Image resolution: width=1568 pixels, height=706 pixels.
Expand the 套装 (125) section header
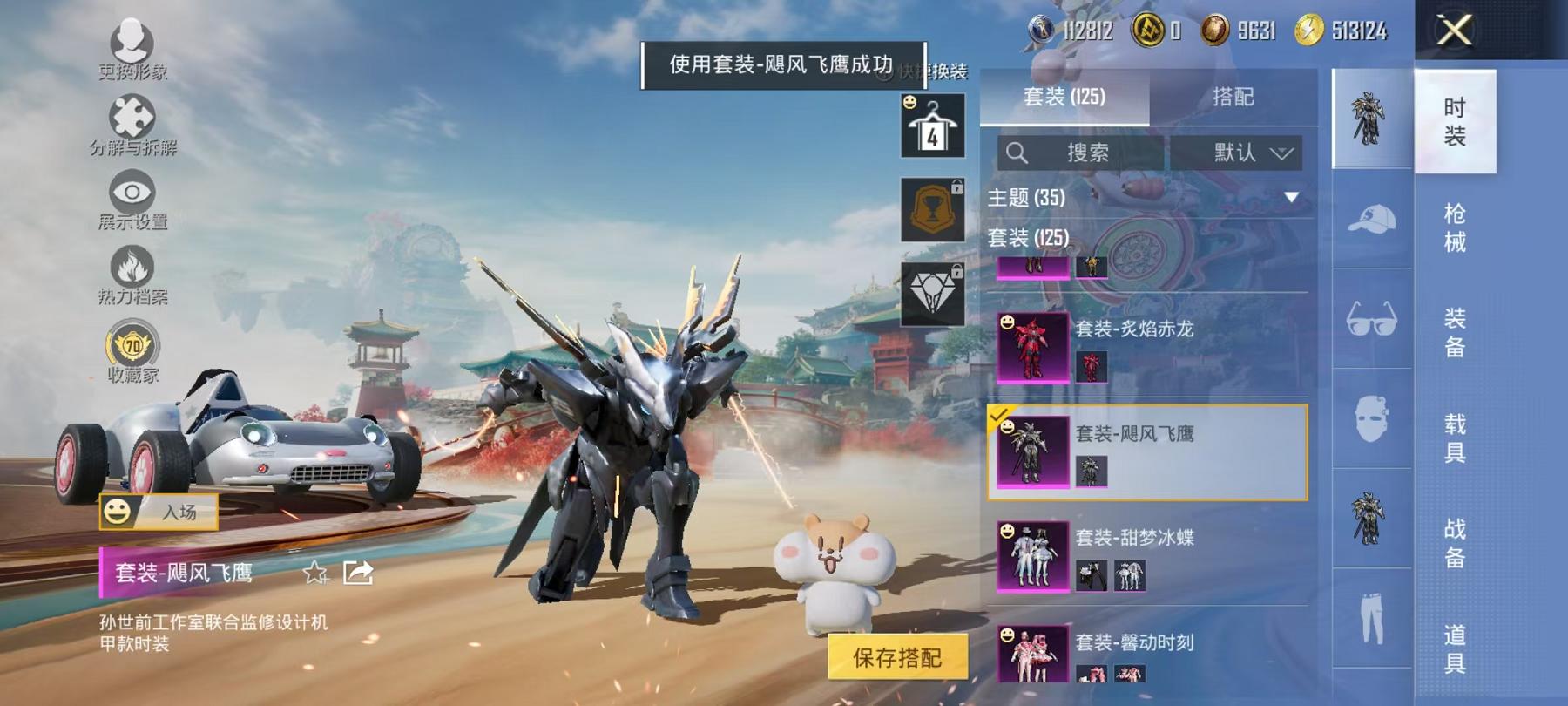(1028, 237)
